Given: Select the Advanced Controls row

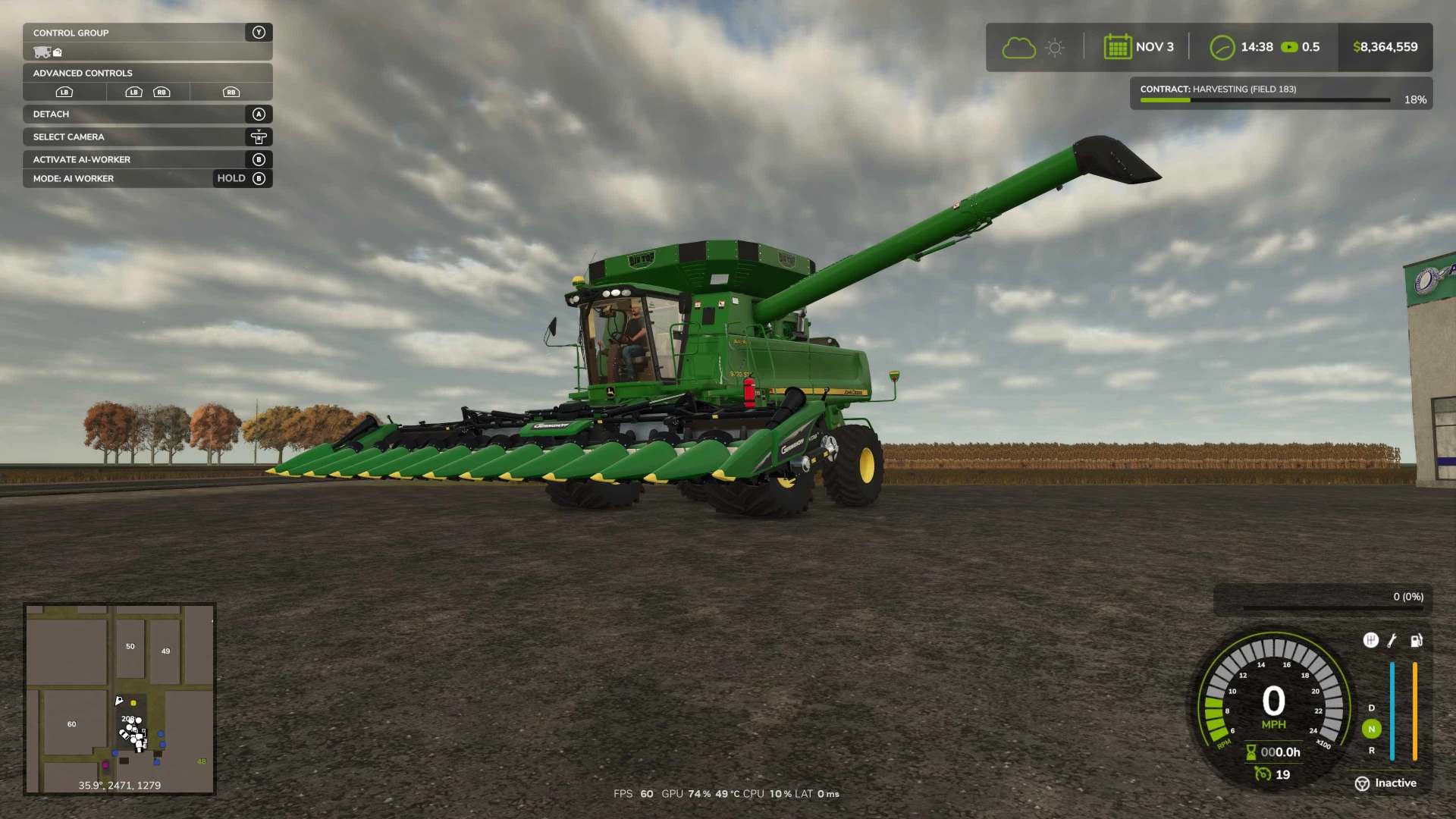Looking at the screenshot, I should click(x=147, y=73).
